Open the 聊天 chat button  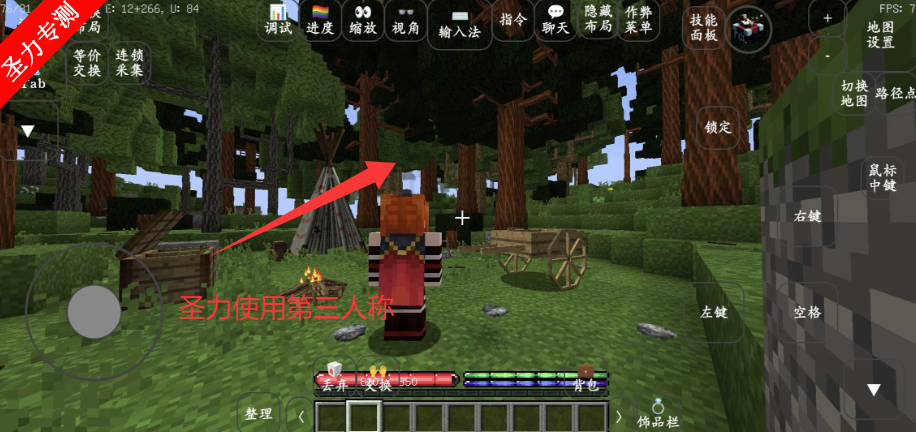(x=555, y=20)
